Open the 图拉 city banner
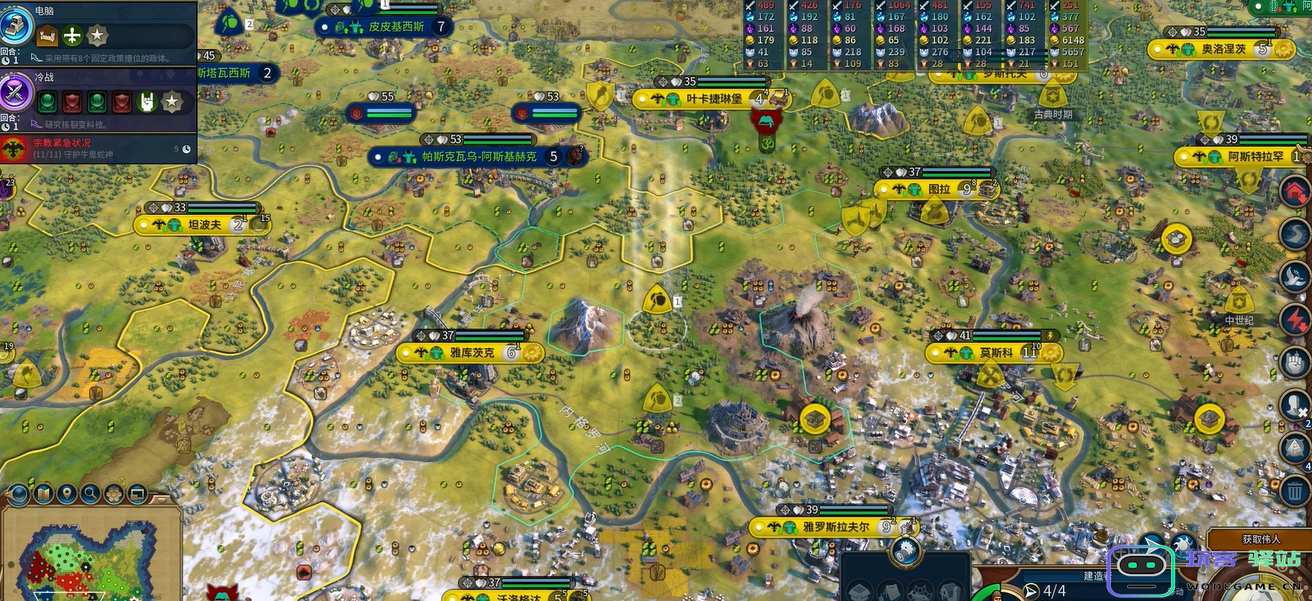The image size is (1312, 601). [x=939, y=189]
